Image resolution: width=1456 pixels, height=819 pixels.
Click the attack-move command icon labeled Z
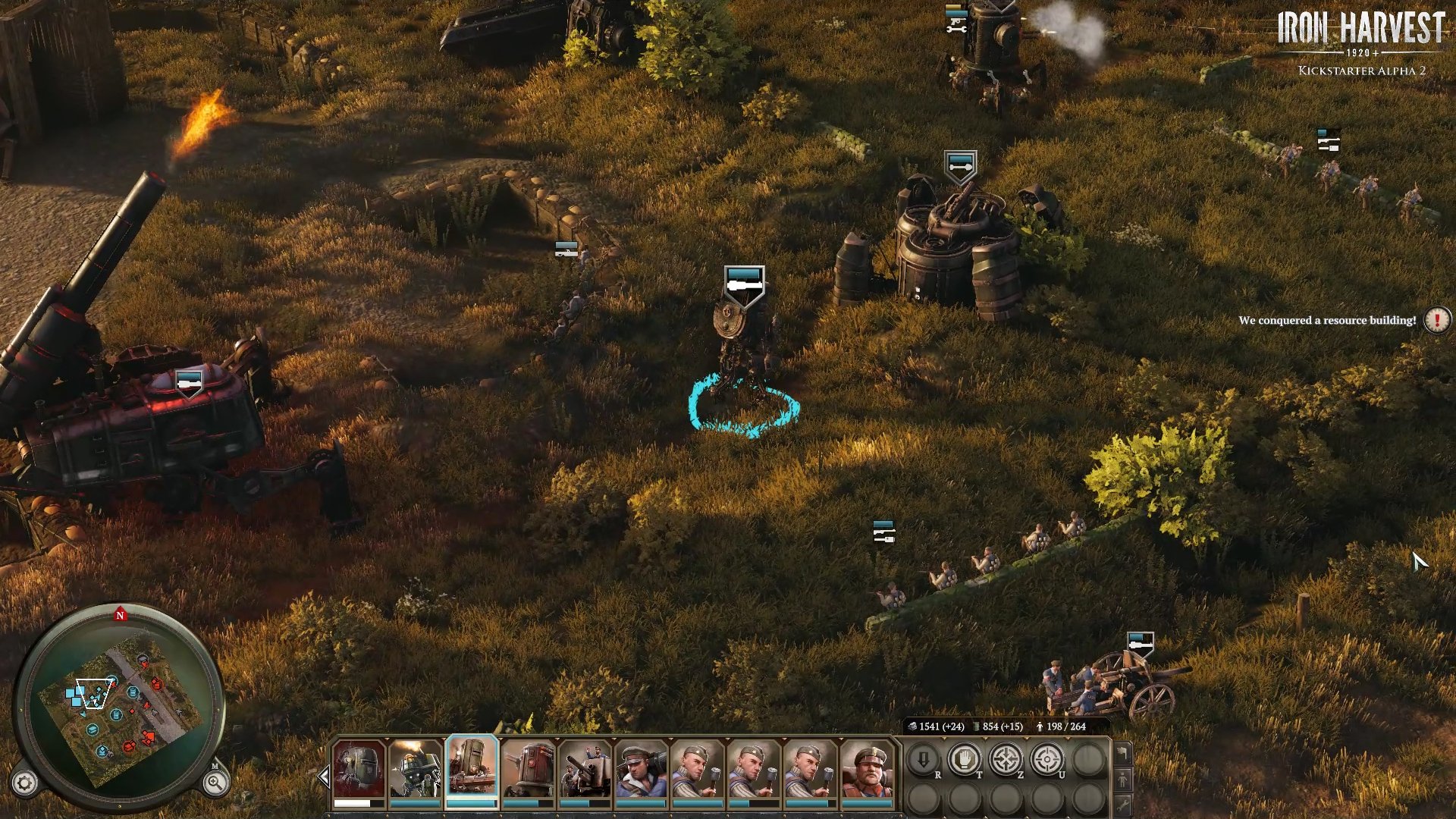coord(1006,758)
